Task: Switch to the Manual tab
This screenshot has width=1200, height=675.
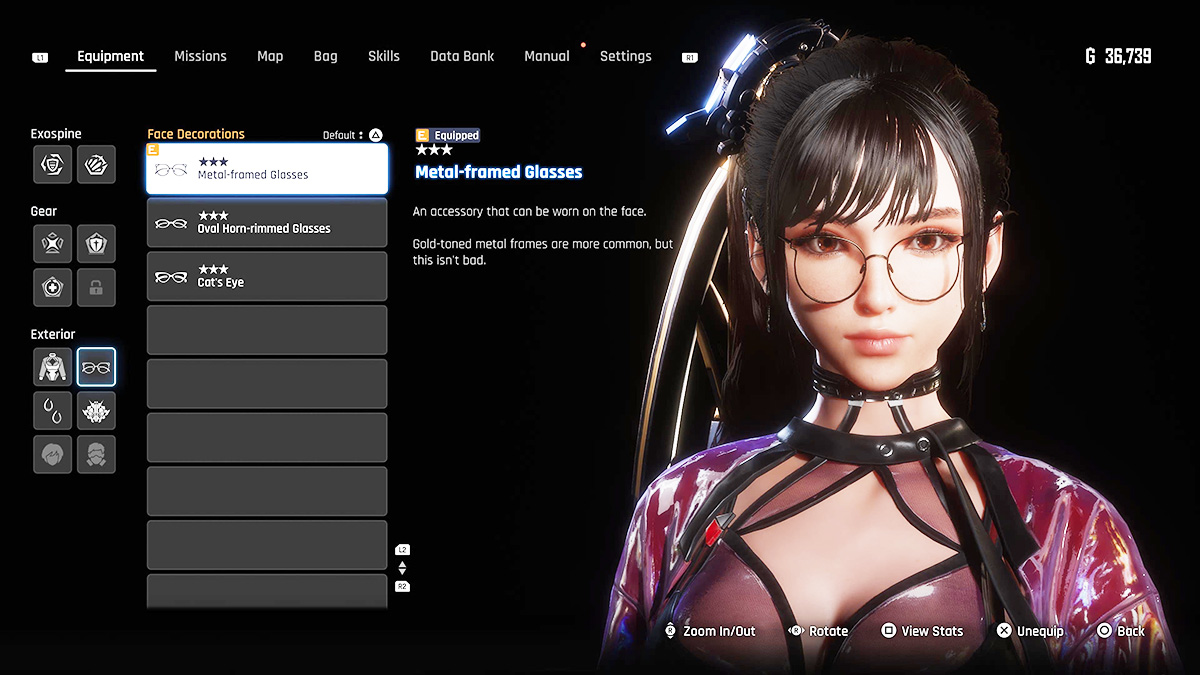Action: tap(547, 56)
